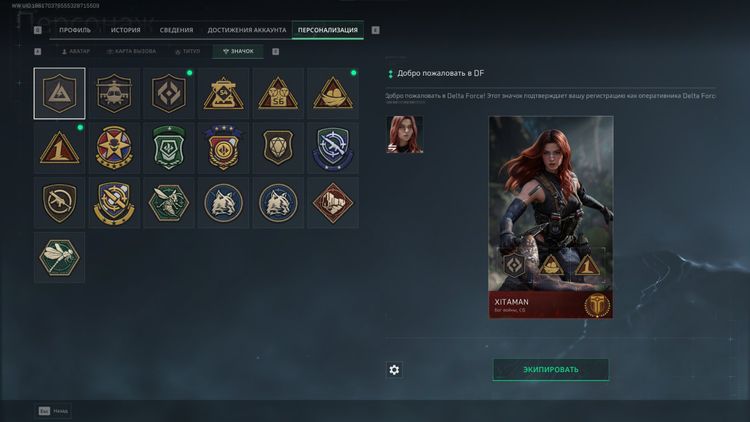This screenshot has height=422, width=750.
Task: Equip the badge with the Экипировать button
Action: [550, 370]
